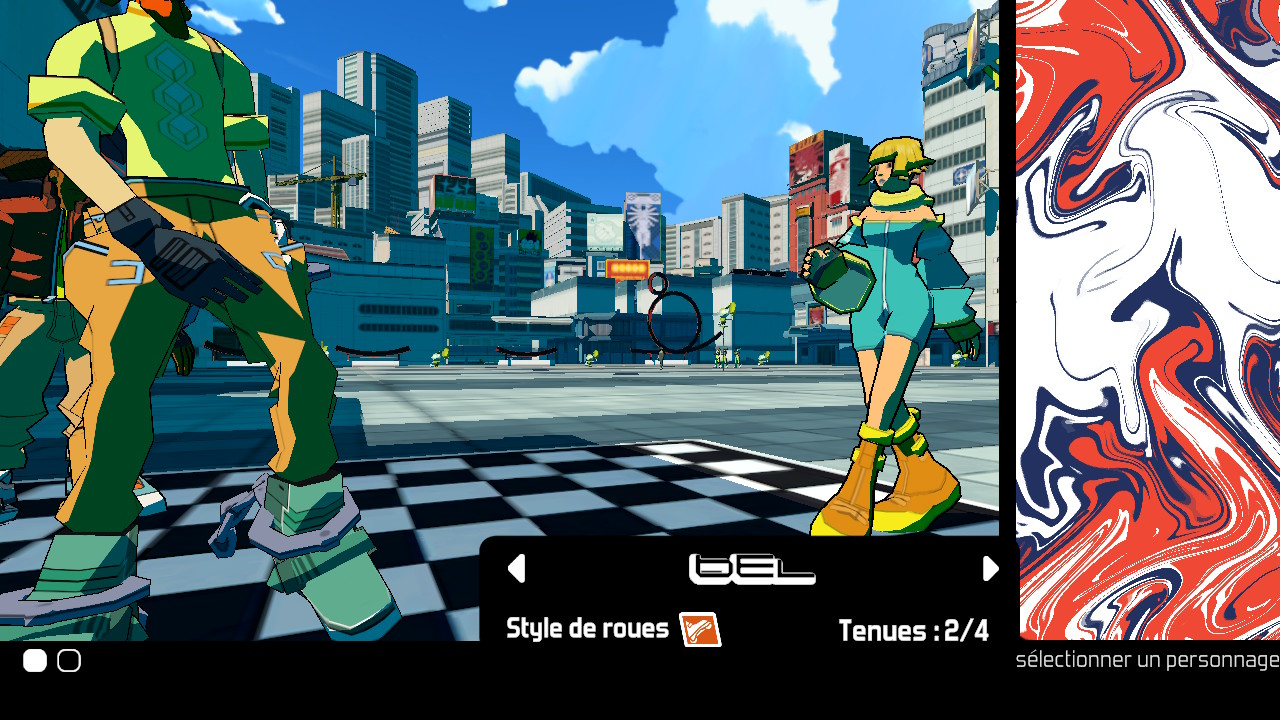Choose the Bel character name label
The height and width of the screenshot is (720, 1280).
[x=752, y=570]
